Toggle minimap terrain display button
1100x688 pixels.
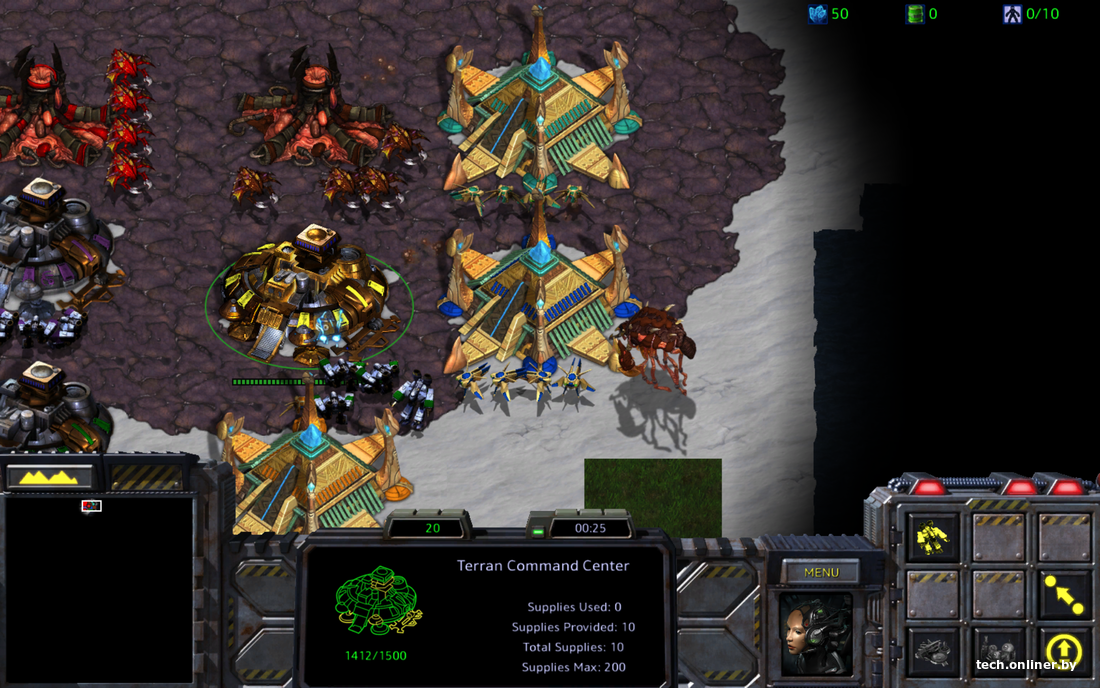click(49, 477)
